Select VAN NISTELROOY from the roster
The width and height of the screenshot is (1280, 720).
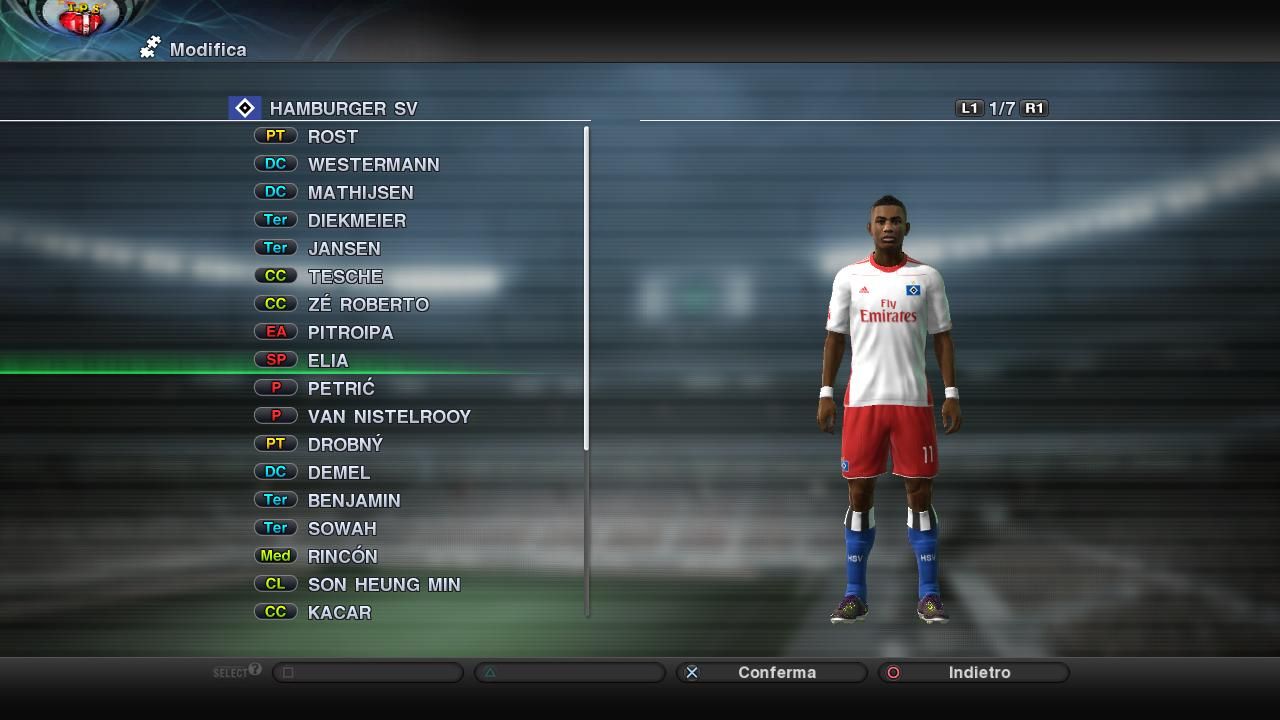(x=389, y=417)
